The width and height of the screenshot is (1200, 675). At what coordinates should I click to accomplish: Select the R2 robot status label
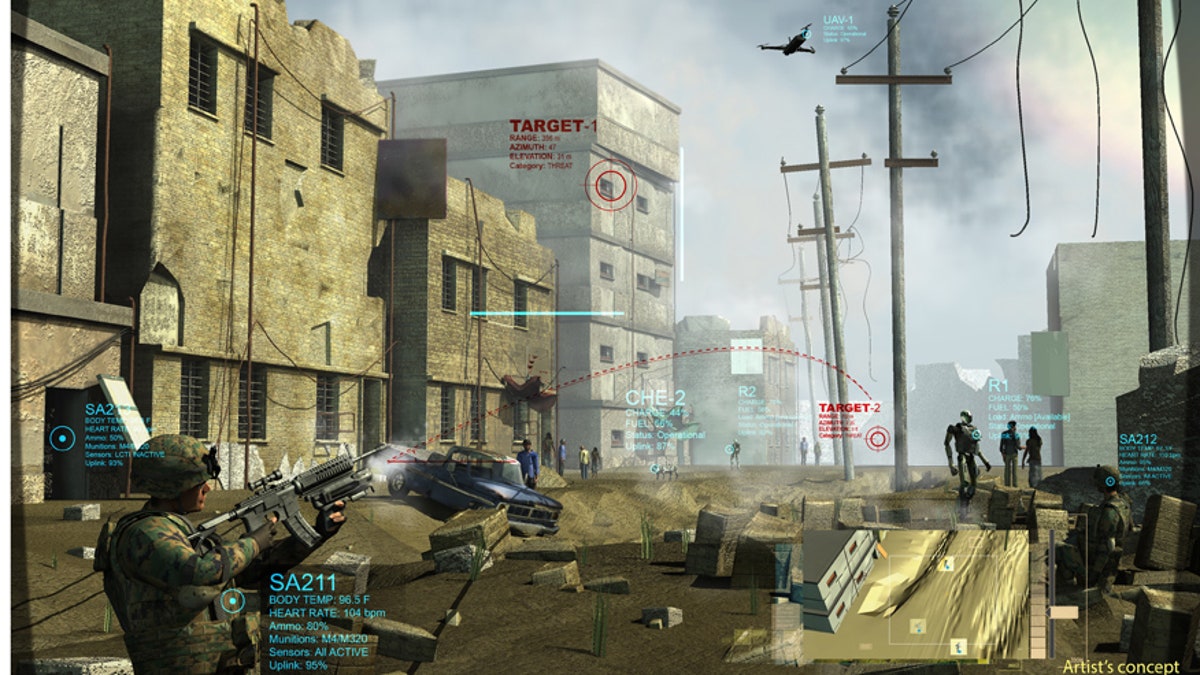click(747, 391)
